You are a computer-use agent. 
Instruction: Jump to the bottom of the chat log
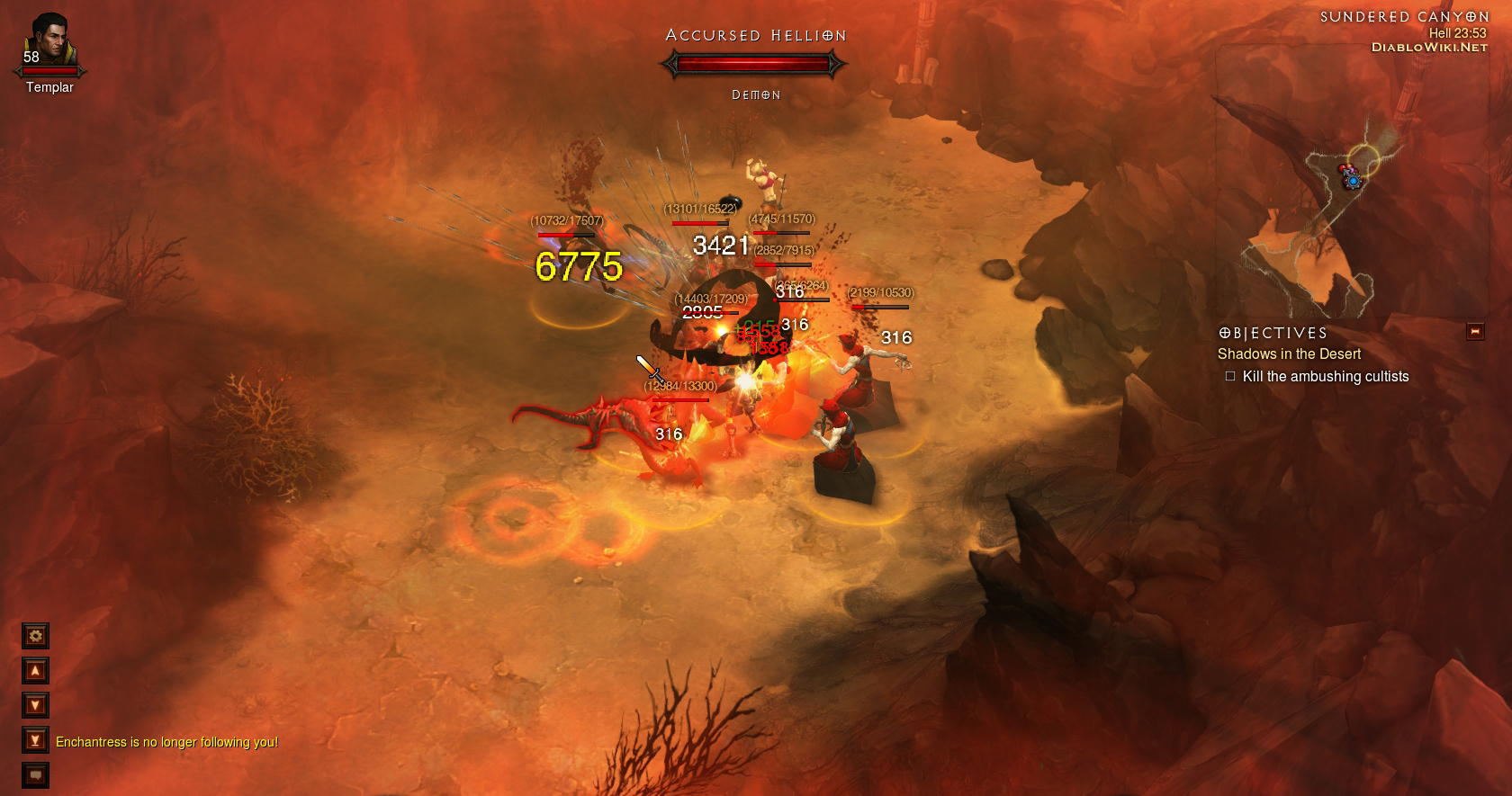(x=35, y=740)
